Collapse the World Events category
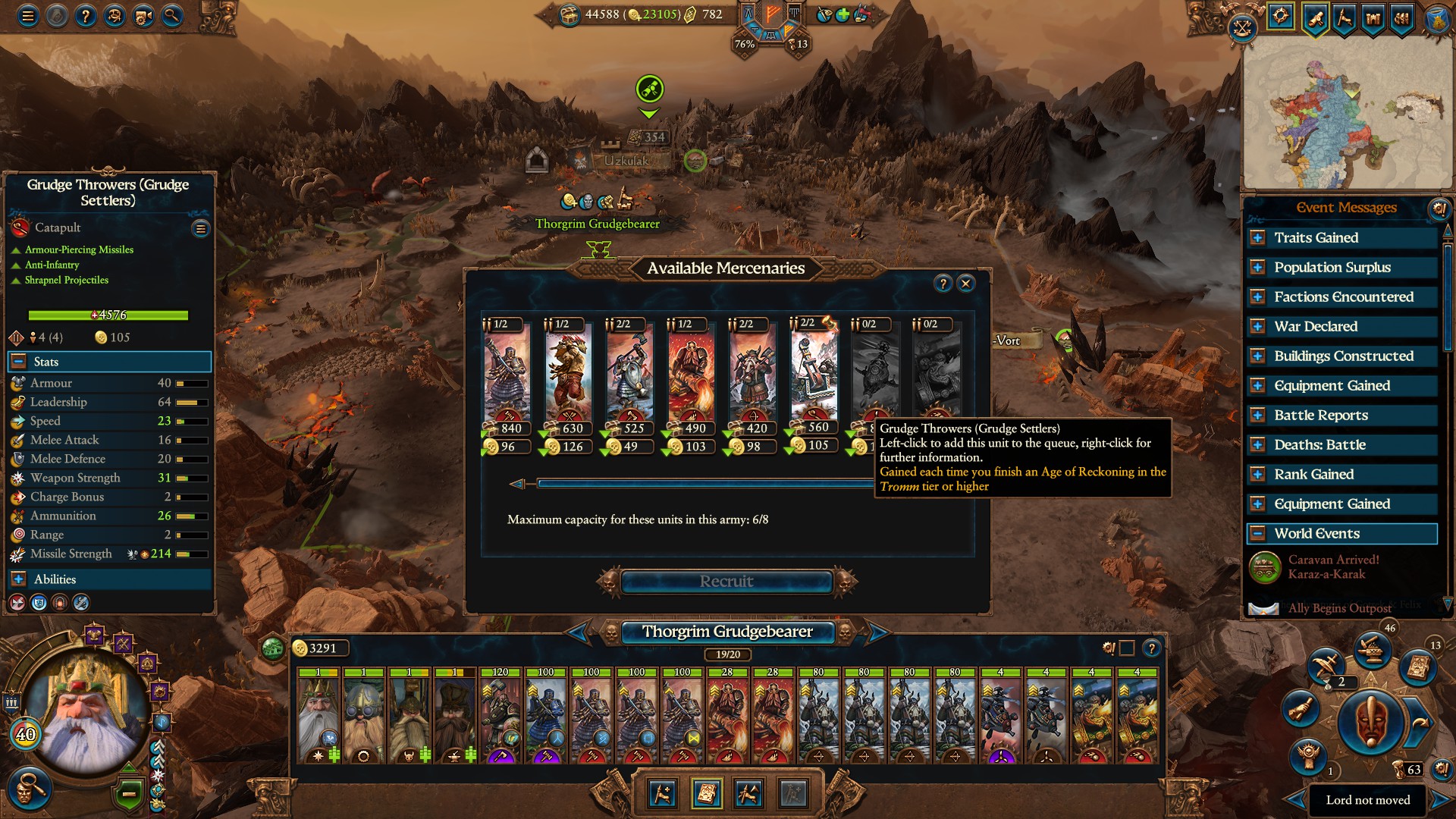1456x819 pixels. click(x=1258, y=533)
